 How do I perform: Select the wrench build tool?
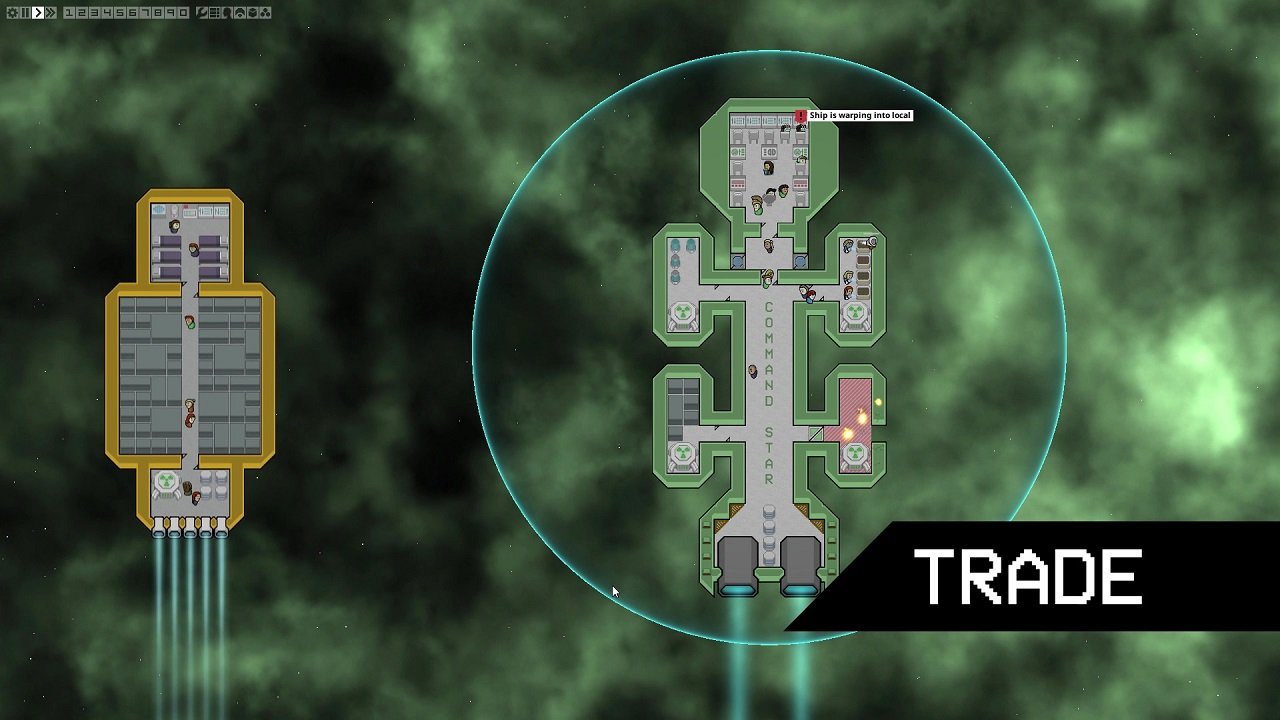201,13
